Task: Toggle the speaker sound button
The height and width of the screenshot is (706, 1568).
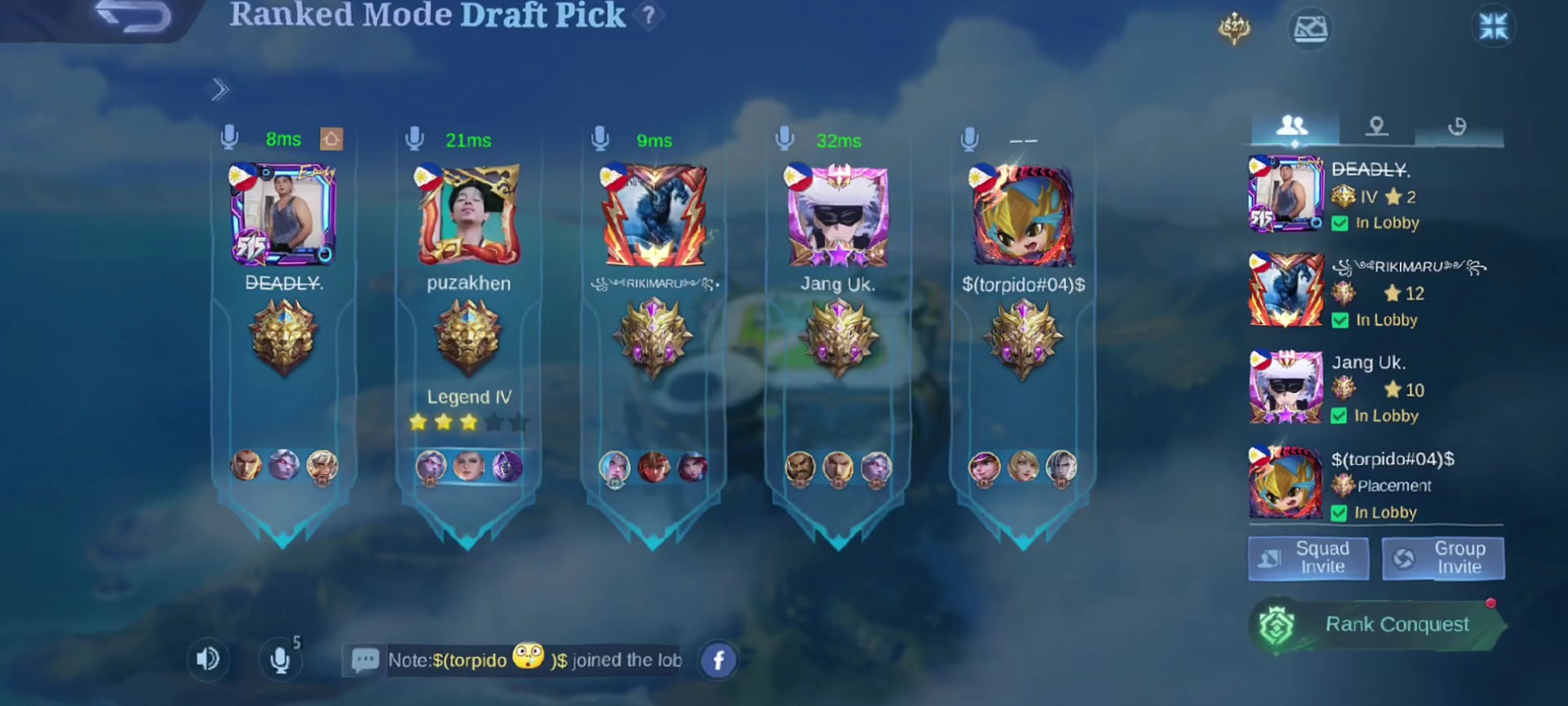Action: [x=207, y=659]
